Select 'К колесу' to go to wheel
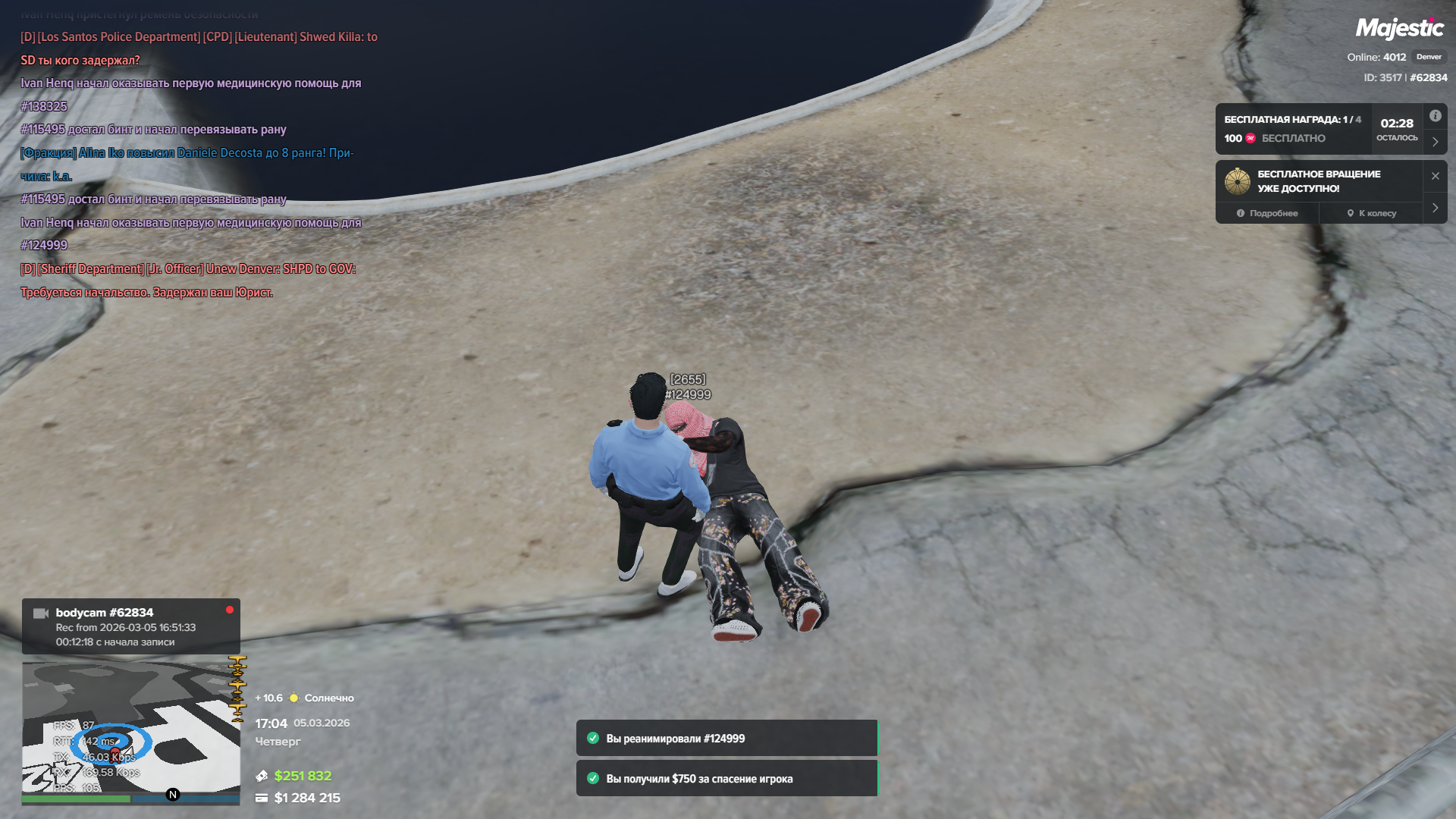1456x819 pixels. click(1371, 213)
